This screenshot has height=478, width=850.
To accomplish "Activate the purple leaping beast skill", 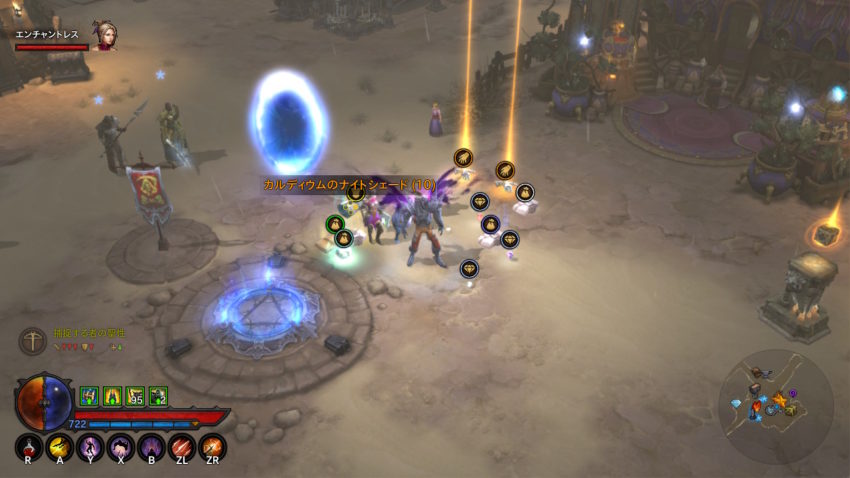I will tap(121, 447).
